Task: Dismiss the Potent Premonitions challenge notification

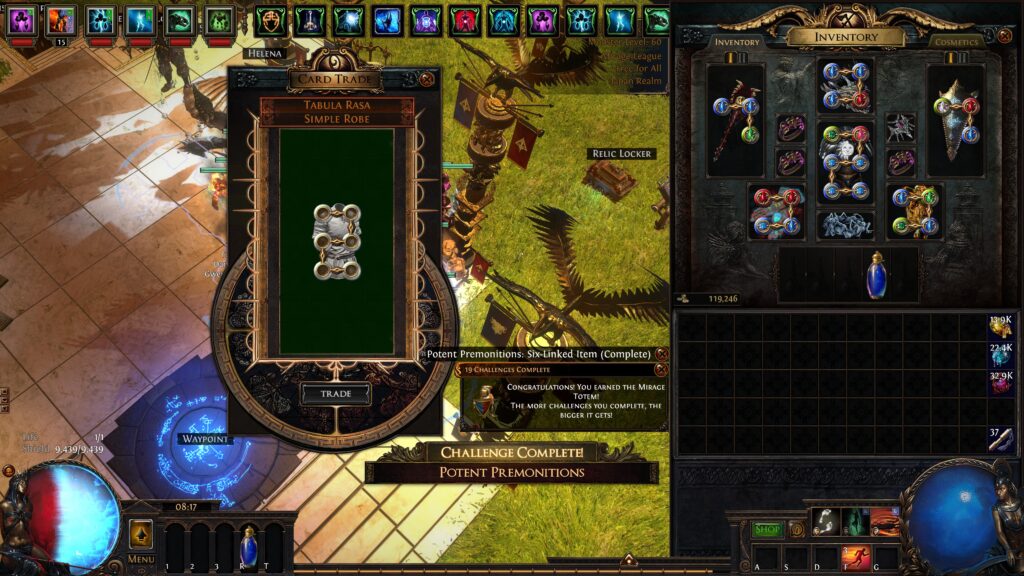Action: point(662,354)
